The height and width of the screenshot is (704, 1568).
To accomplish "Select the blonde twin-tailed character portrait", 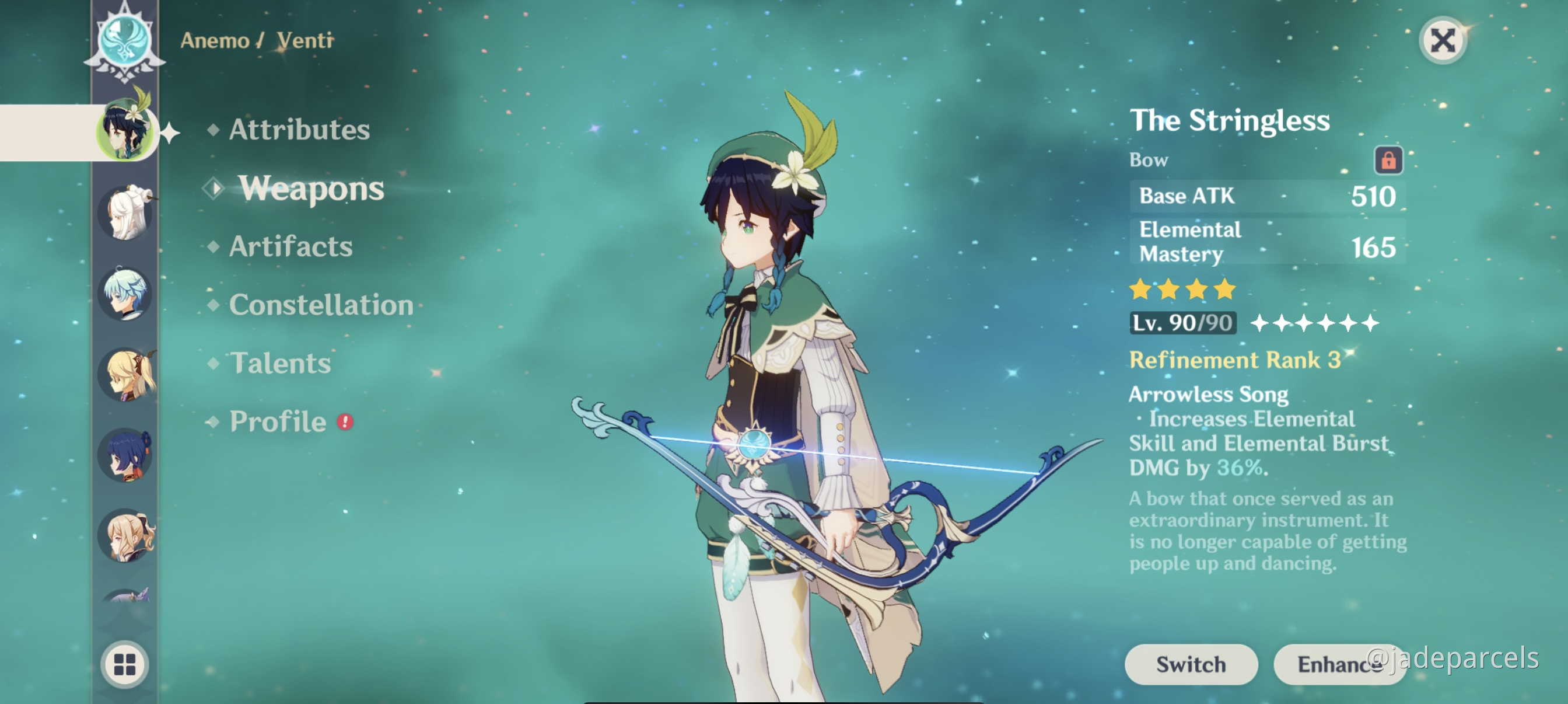I will click(126, 375).
